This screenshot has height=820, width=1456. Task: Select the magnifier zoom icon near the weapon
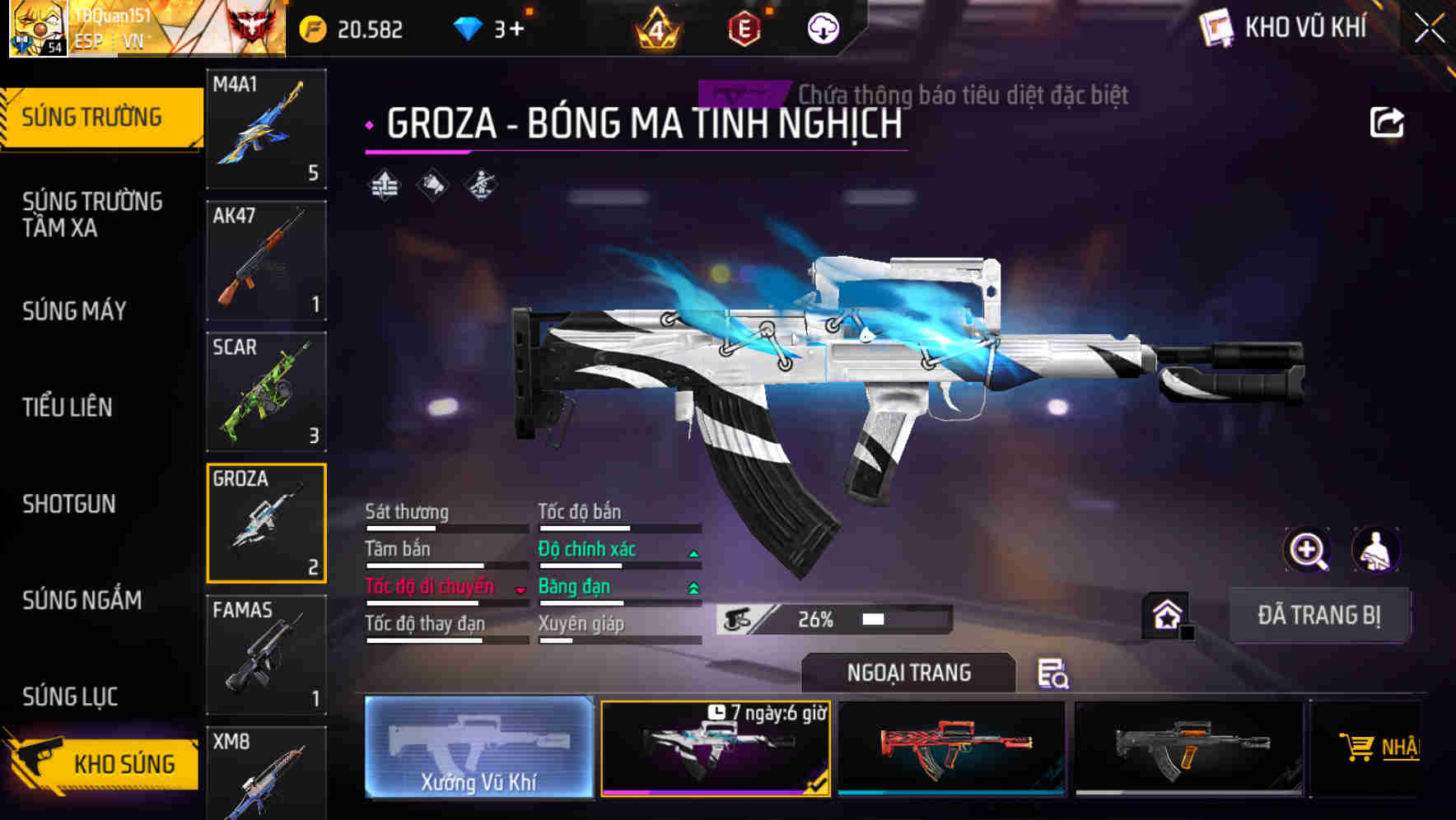tap(1306, 550)
